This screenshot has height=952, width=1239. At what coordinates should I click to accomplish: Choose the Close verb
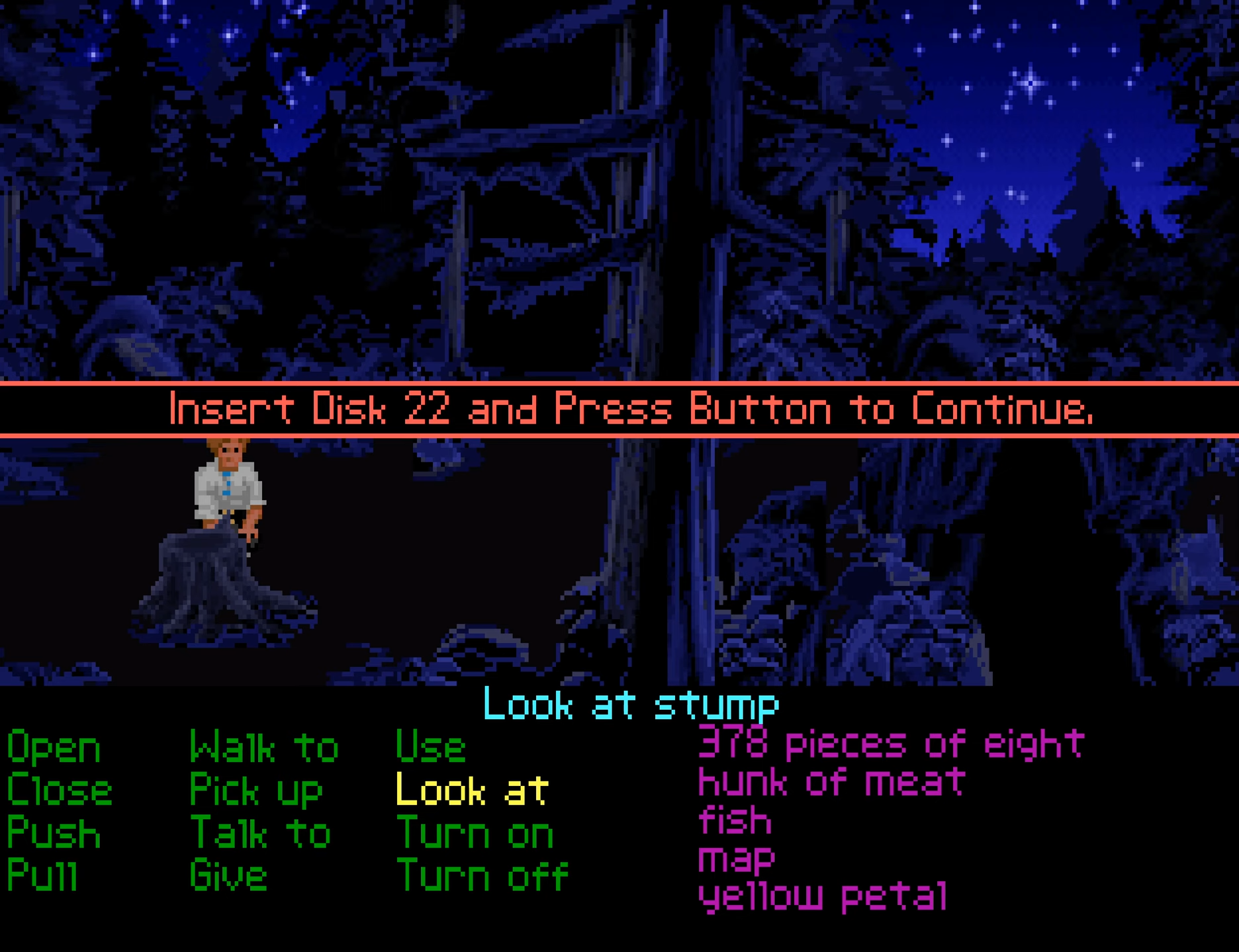pyautogui.click(x=60, y=791)
